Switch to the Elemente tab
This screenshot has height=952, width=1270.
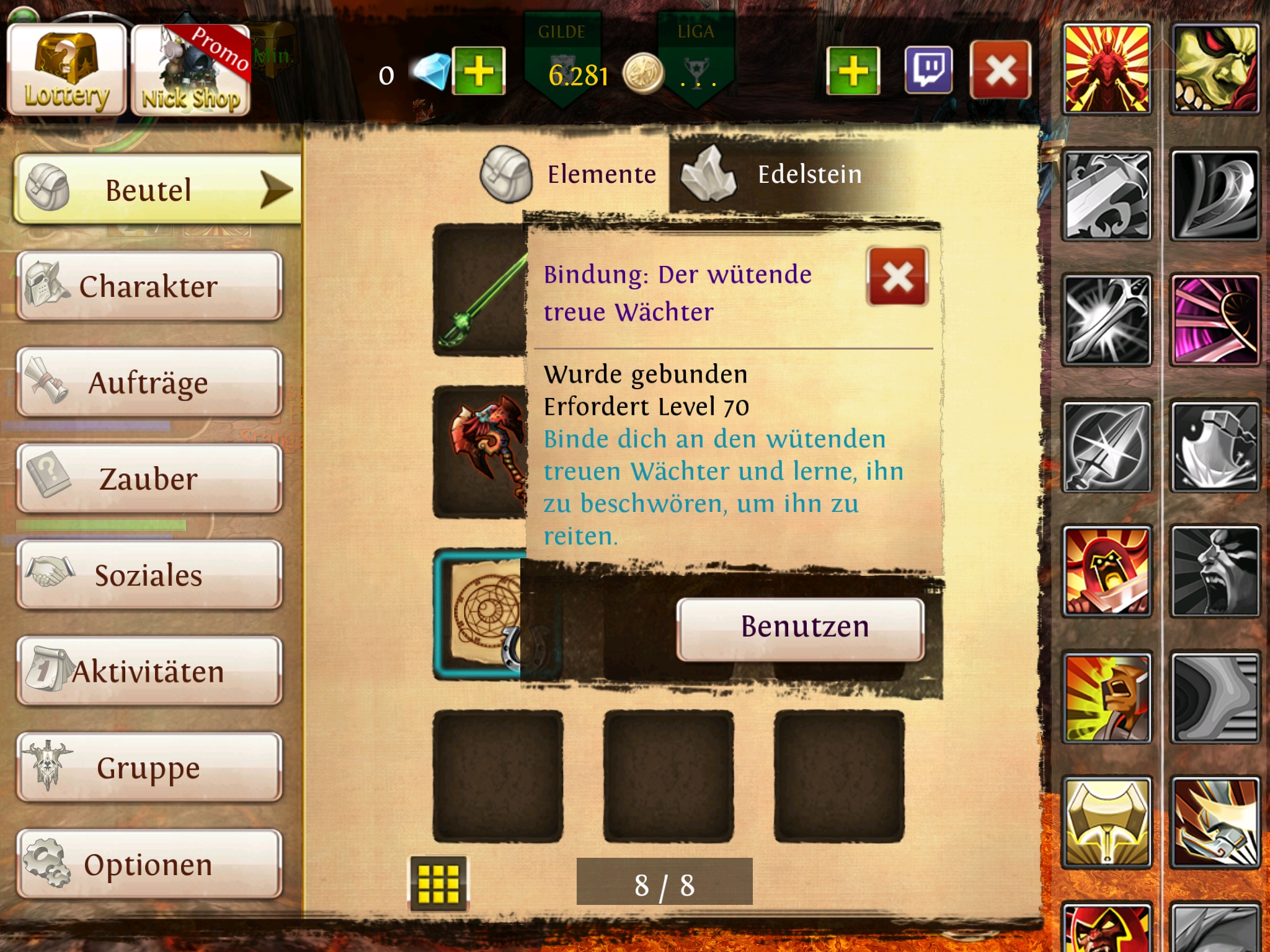click(x=571, y=175)
